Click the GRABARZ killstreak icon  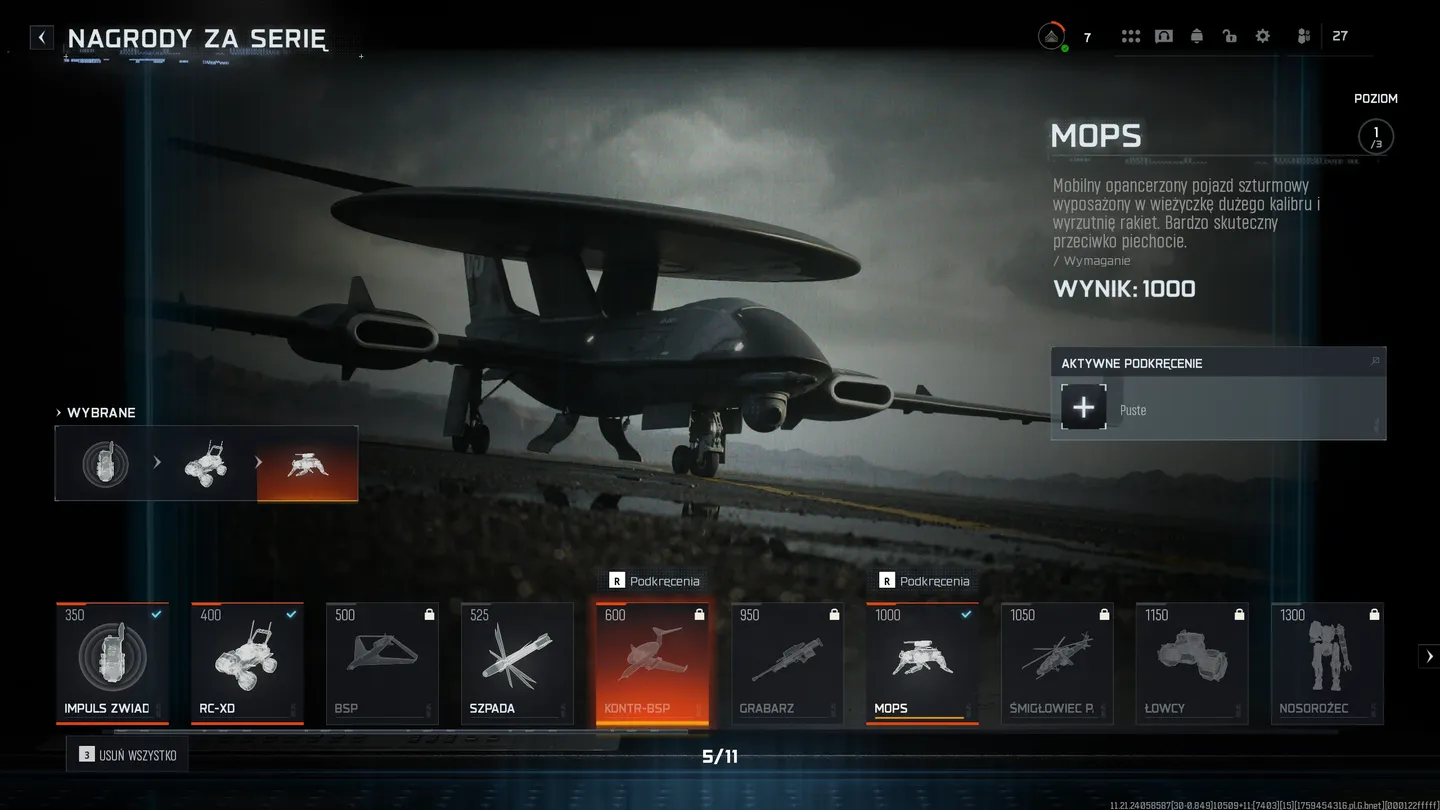coord(787,660)
